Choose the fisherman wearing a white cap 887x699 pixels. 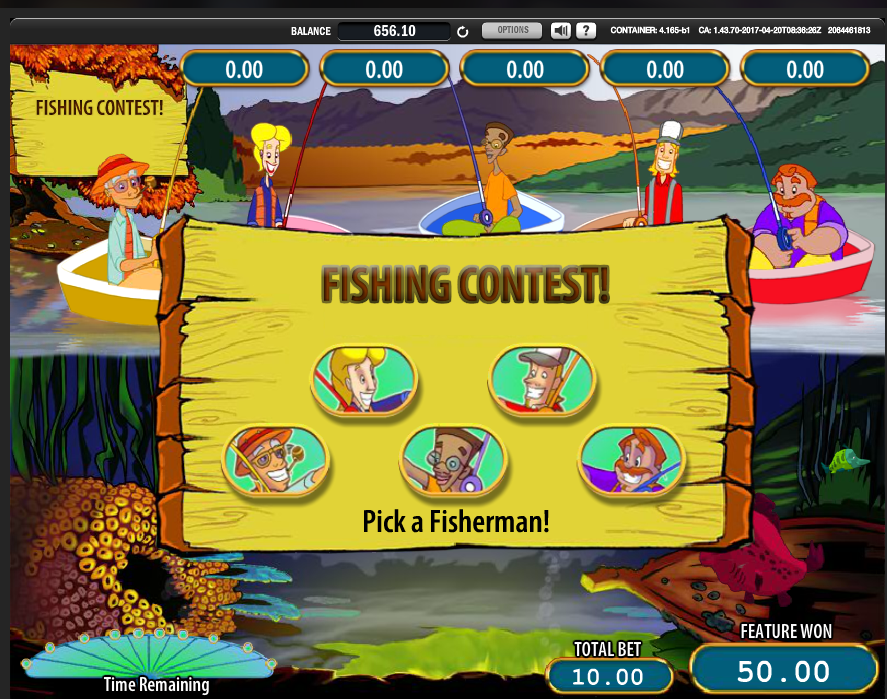click(x=542, y=380)
